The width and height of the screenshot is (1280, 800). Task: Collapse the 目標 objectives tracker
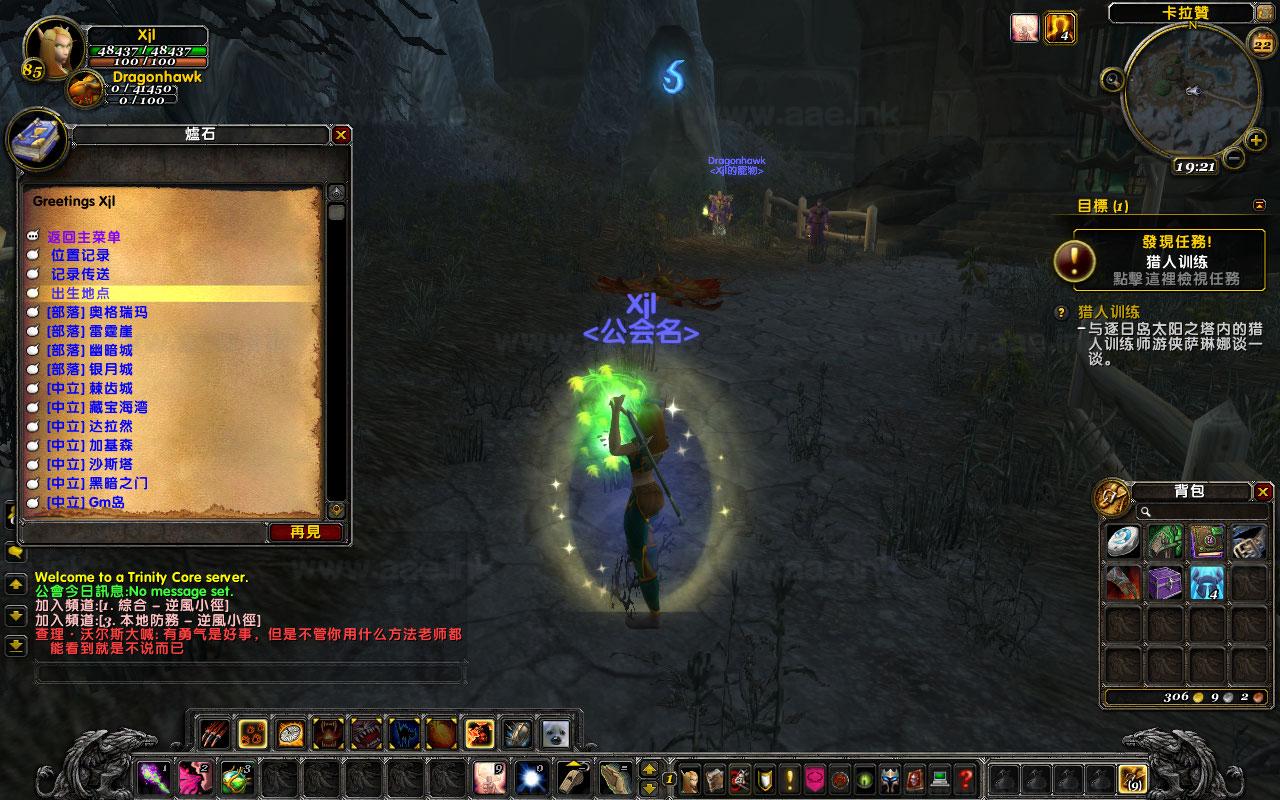tap(1259, 205)
